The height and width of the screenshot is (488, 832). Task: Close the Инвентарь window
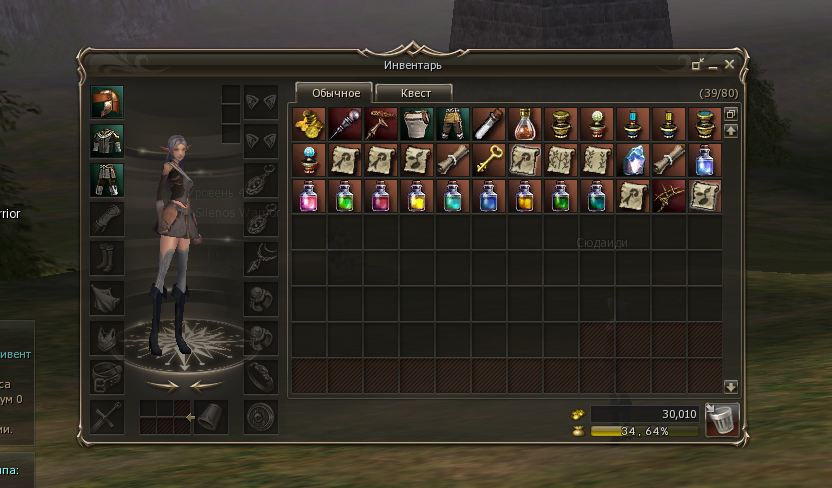[x=729, y=65]
